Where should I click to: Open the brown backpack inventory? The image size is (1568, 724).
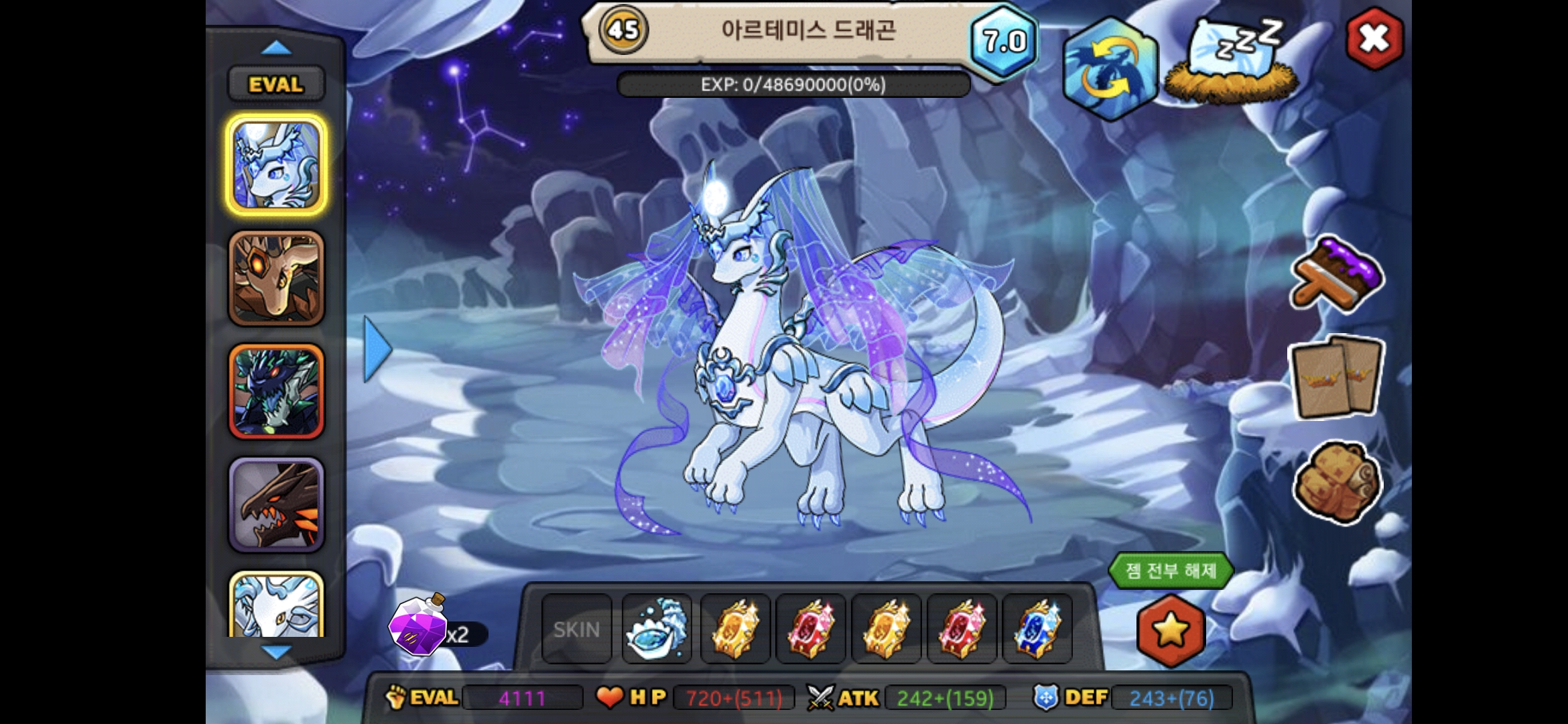click(1337, 481)
